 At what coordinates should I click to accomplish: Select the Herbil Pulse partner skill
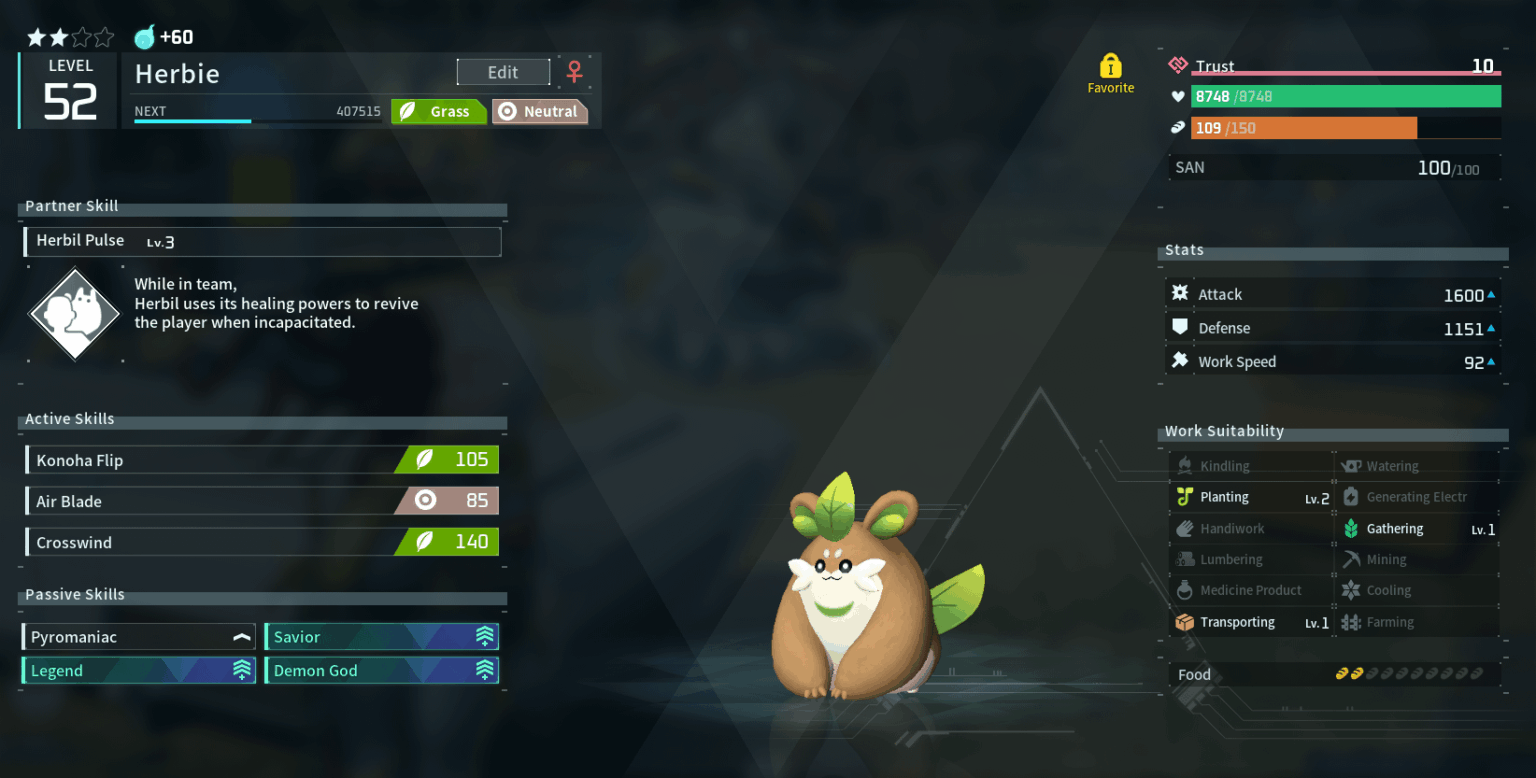click(262, 241)
